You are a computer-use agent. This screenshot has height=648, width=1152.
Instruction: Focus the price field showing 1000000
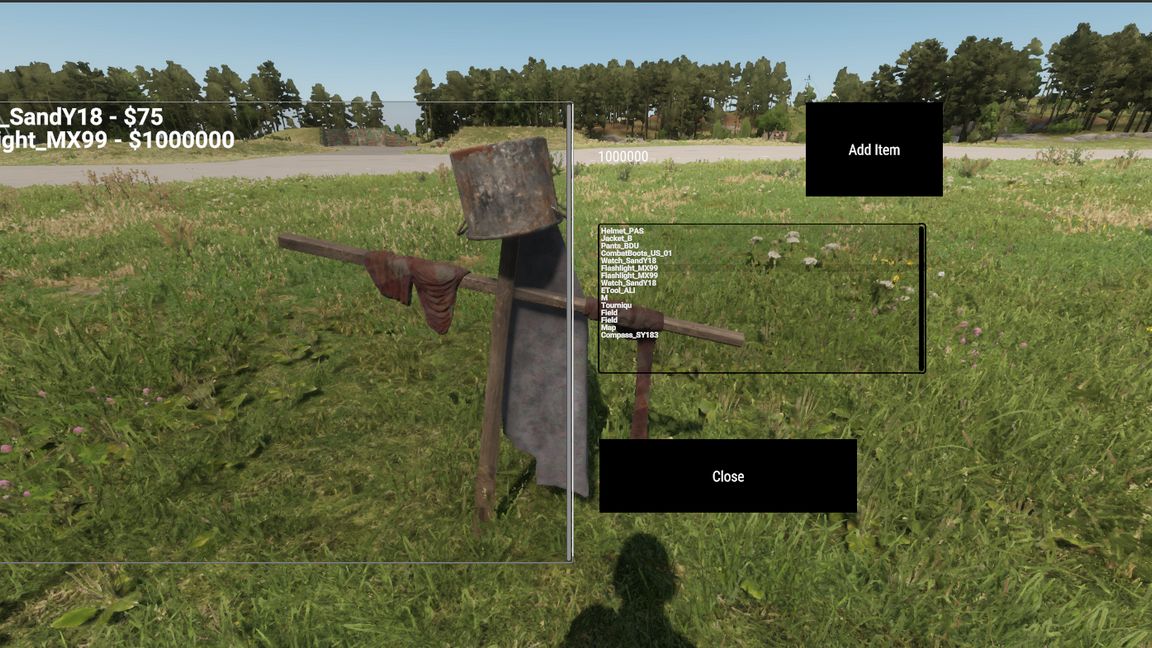coord(624,157)
